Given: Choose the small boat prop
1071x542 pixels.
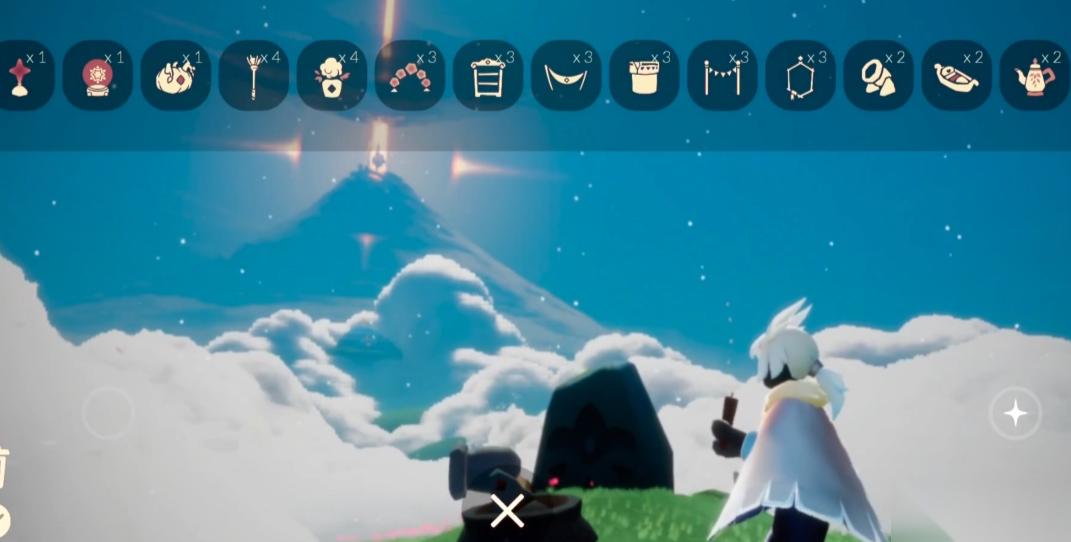Looking at the screenshot, I should [956, 75].
